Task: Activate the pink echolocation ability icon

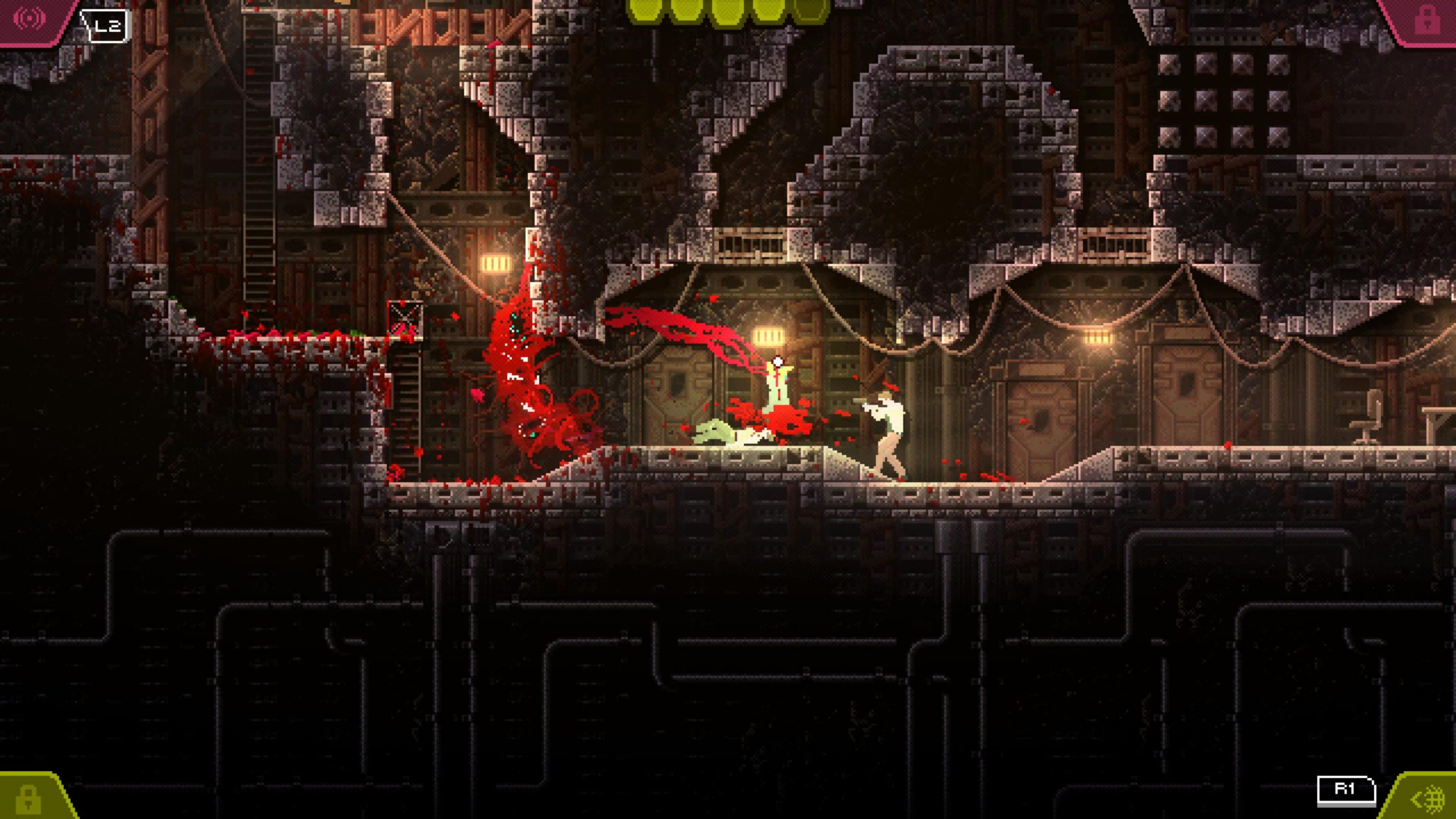Action: click(x=30, y=19)
